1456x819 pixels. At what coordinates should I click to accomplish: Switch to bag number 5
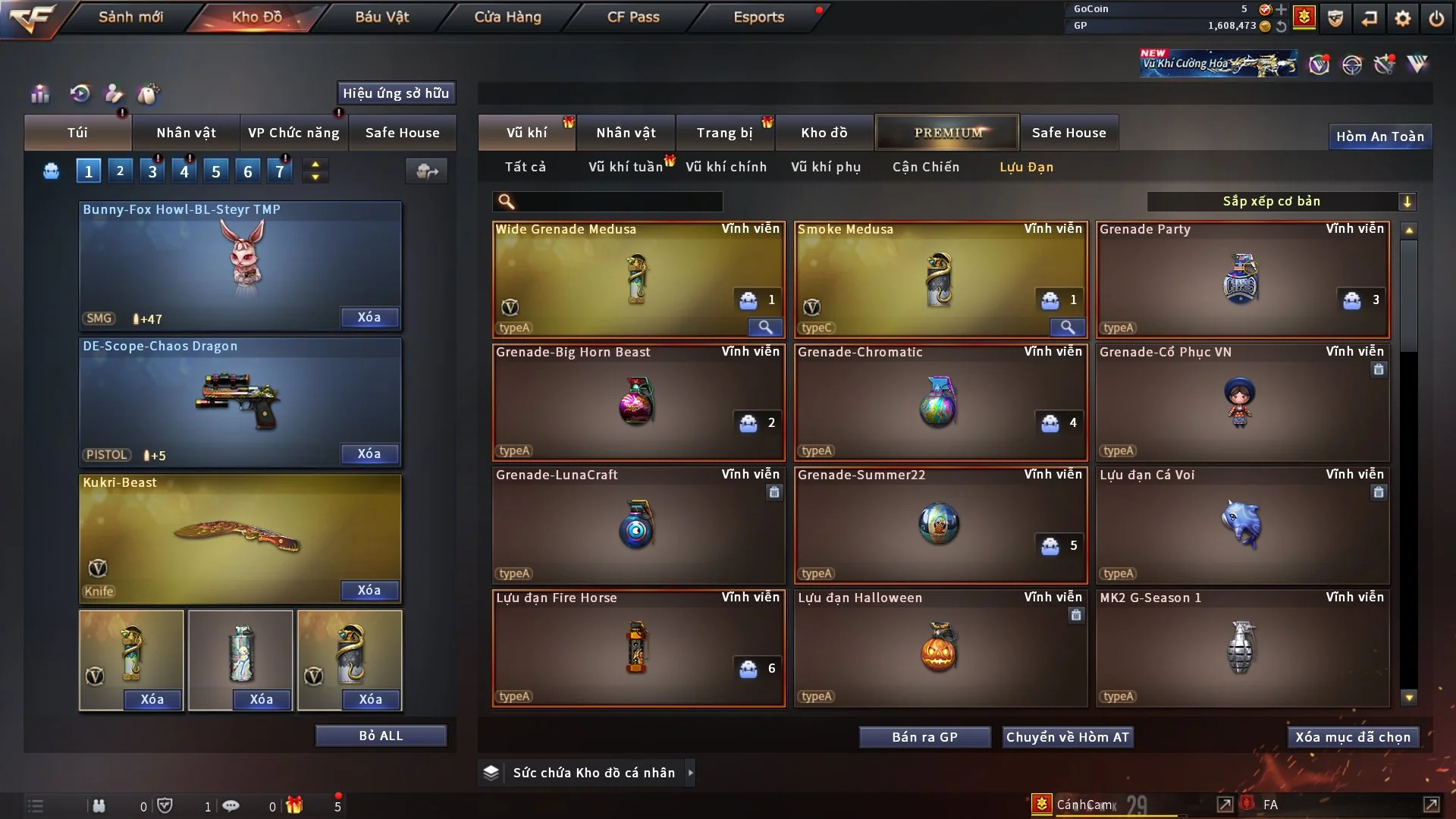216,171
